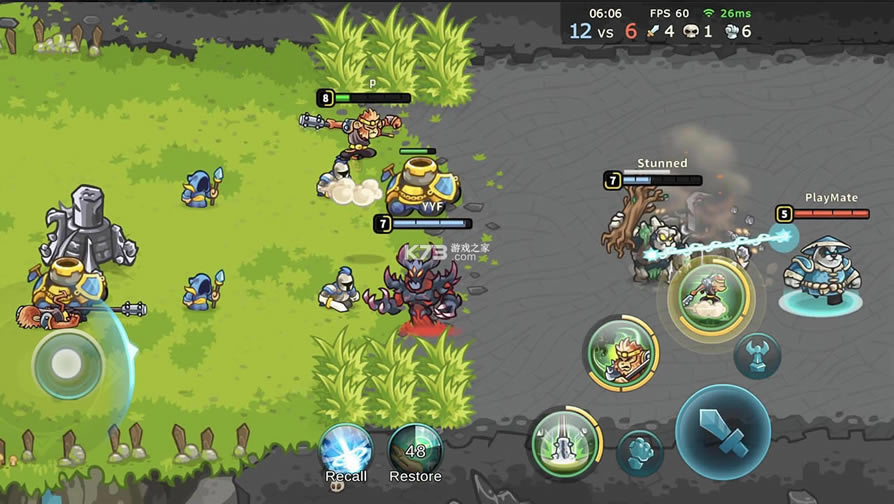Activate the Recall spell

346,448
